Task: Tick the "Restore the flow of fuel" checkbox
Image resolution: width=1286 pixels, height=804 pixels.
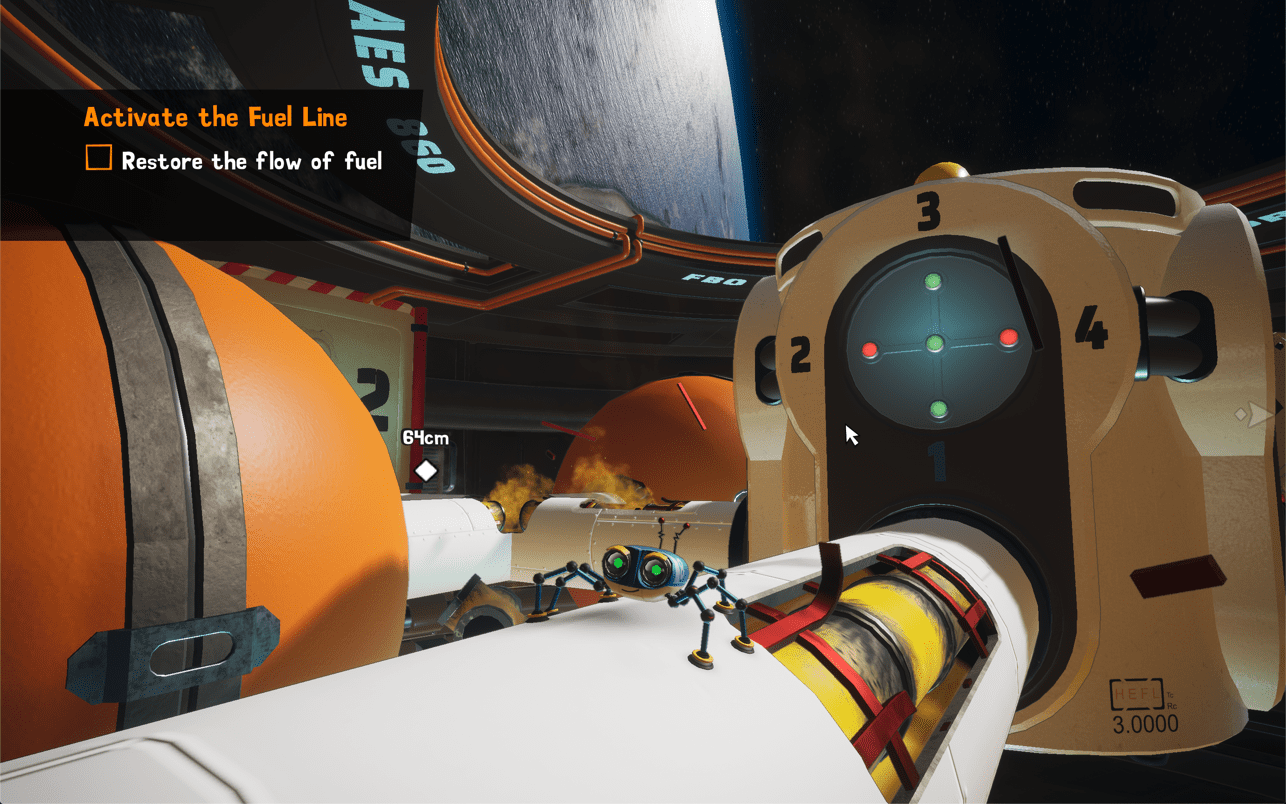Action: coord(98,159)
